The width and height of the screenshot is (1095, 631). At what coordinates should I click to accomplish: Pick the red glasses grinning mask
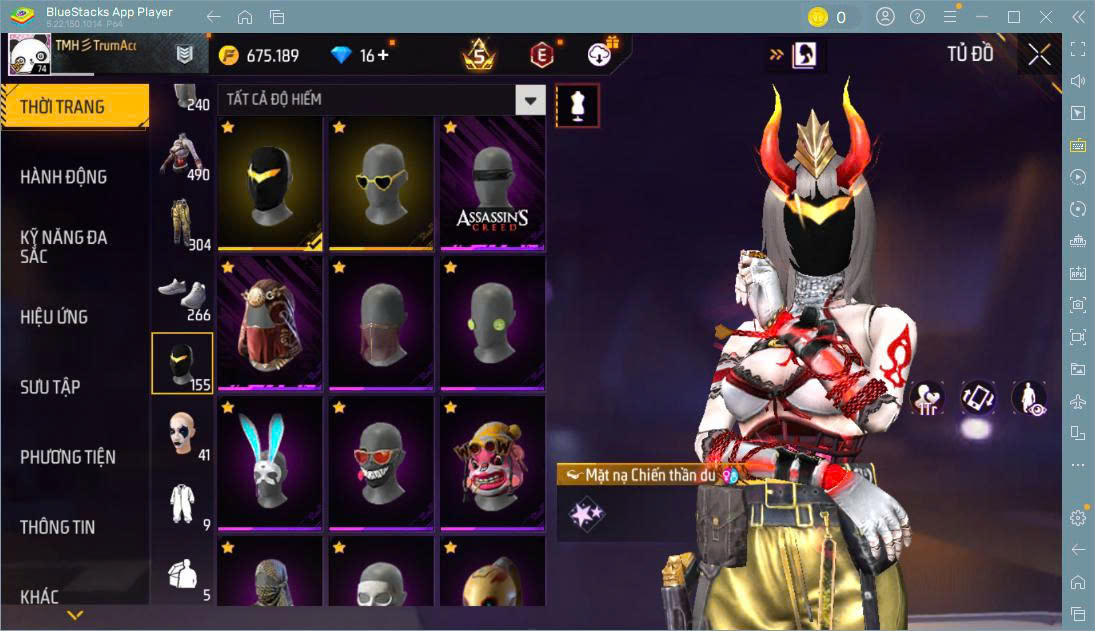click(x=381, y=464)
